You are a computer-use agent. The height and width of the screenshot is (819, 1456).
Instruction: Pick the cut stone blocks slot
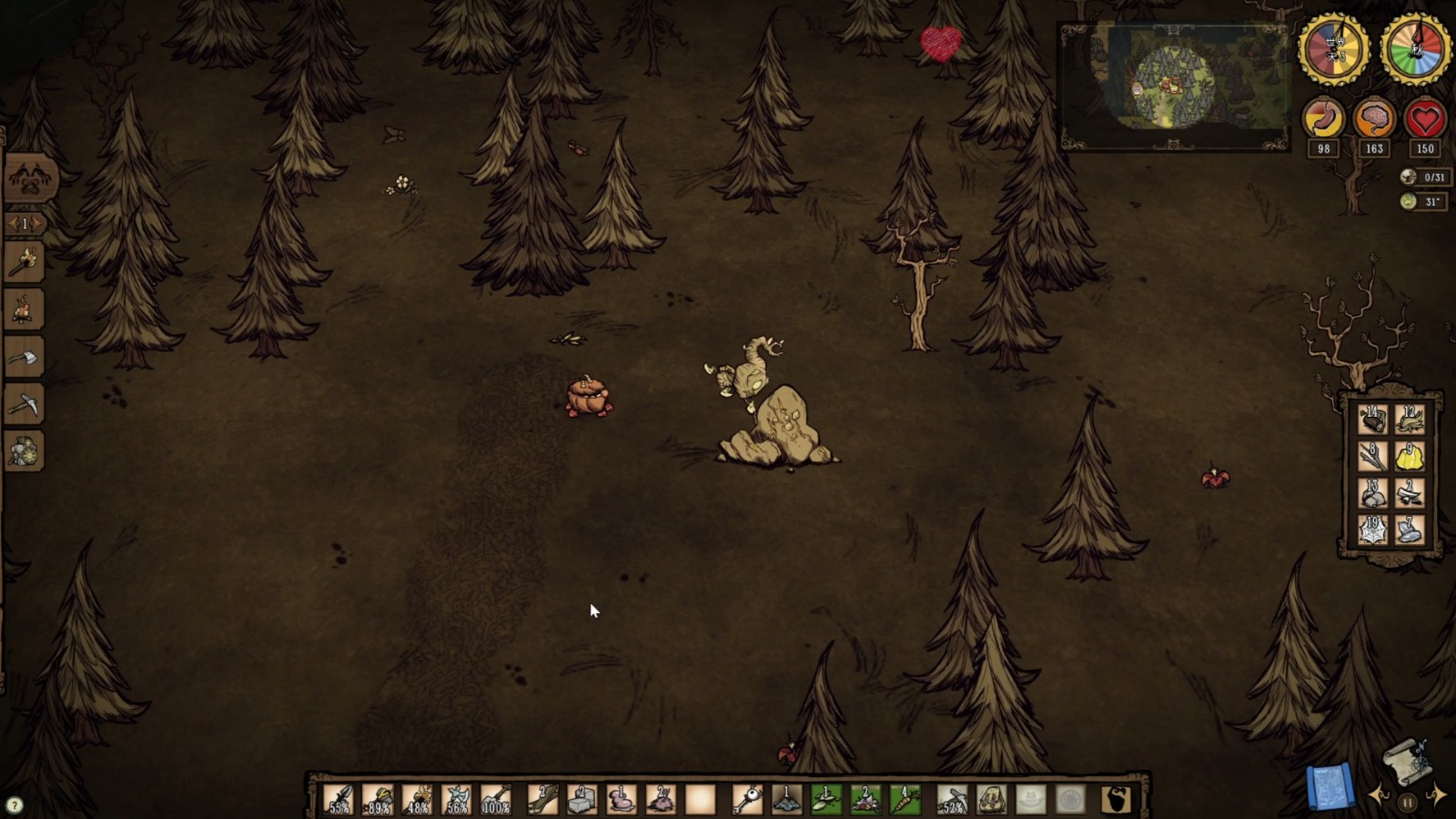coord(582,800)
